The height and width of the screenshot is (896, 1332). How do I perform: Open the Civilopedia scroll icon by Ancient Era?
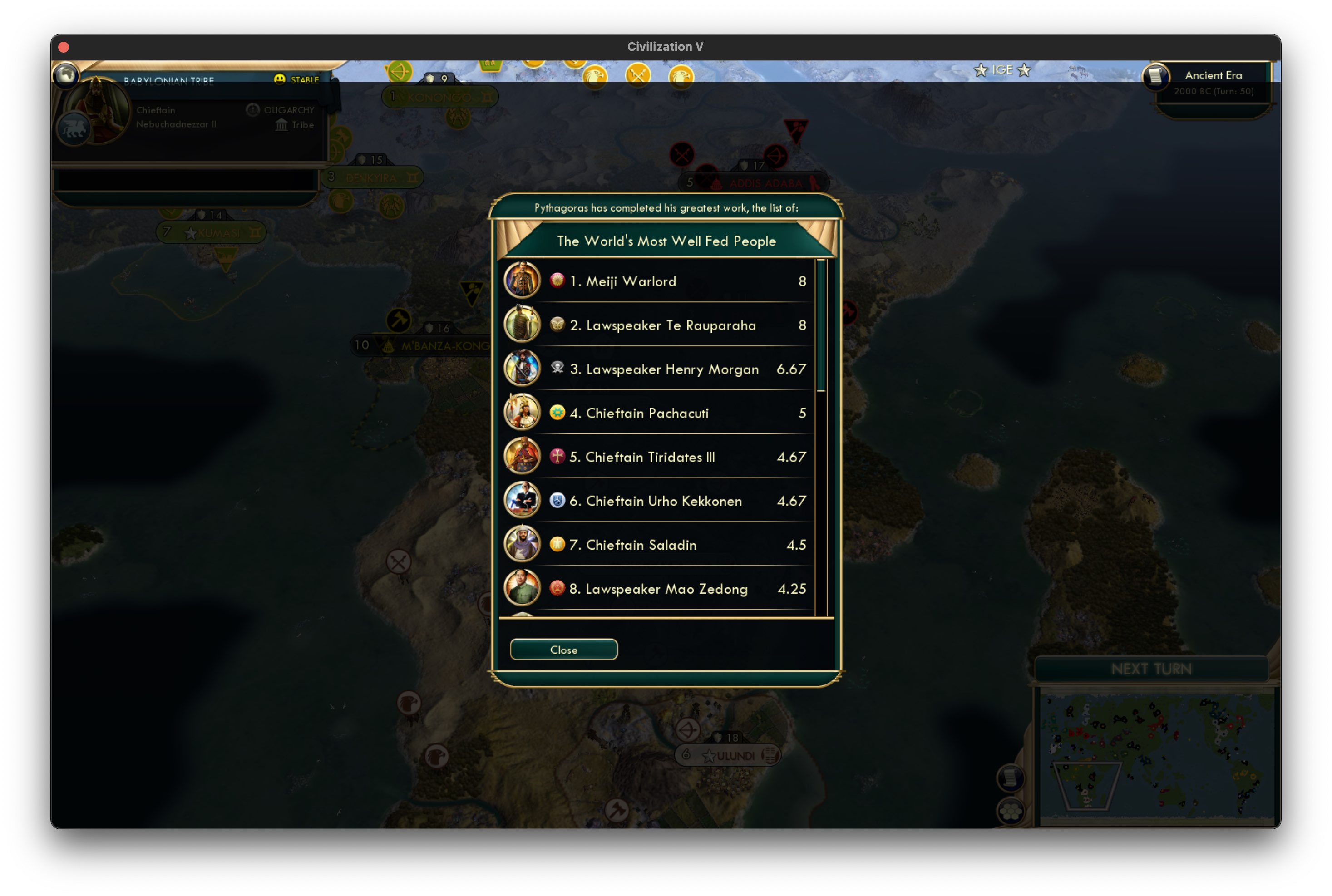[1155, 76]
